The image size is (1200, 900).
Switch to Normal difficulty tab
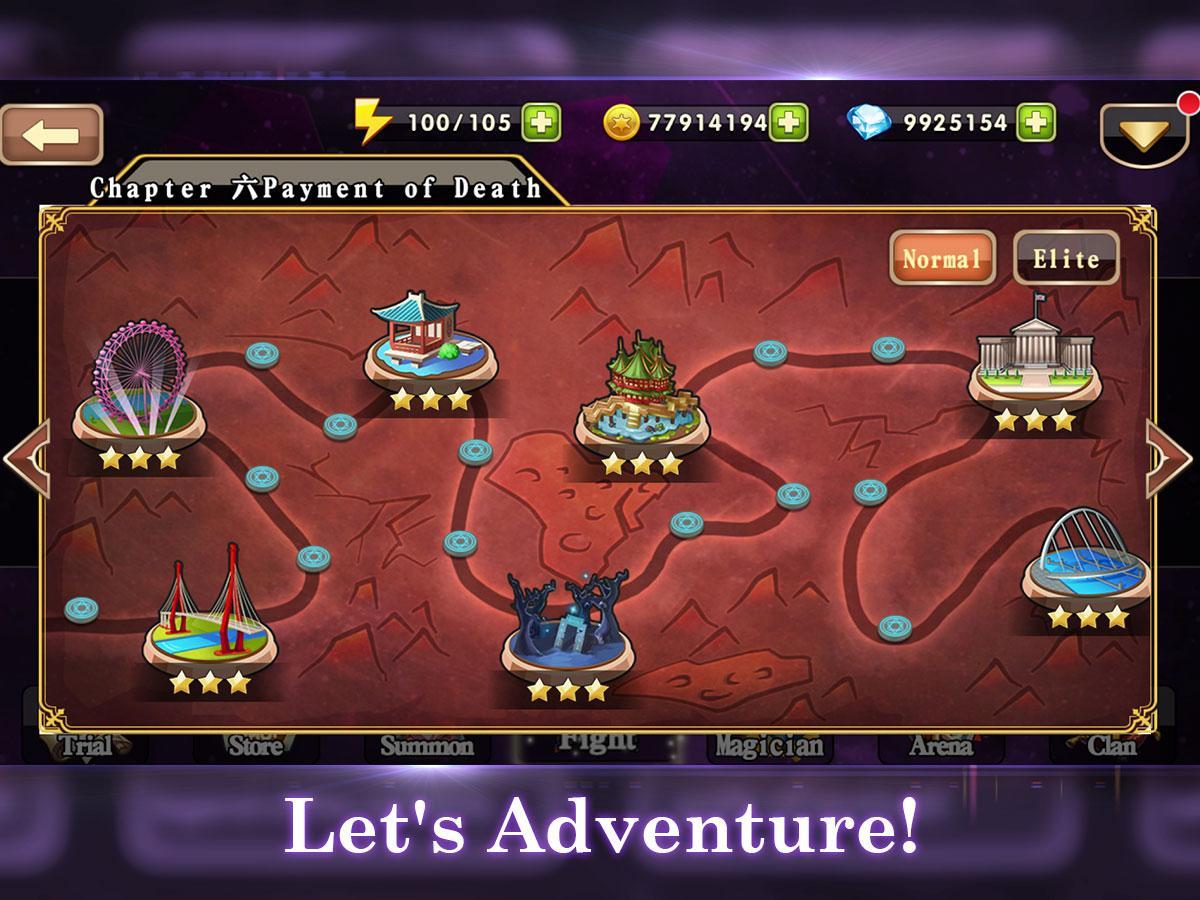[x=942, y=258]
